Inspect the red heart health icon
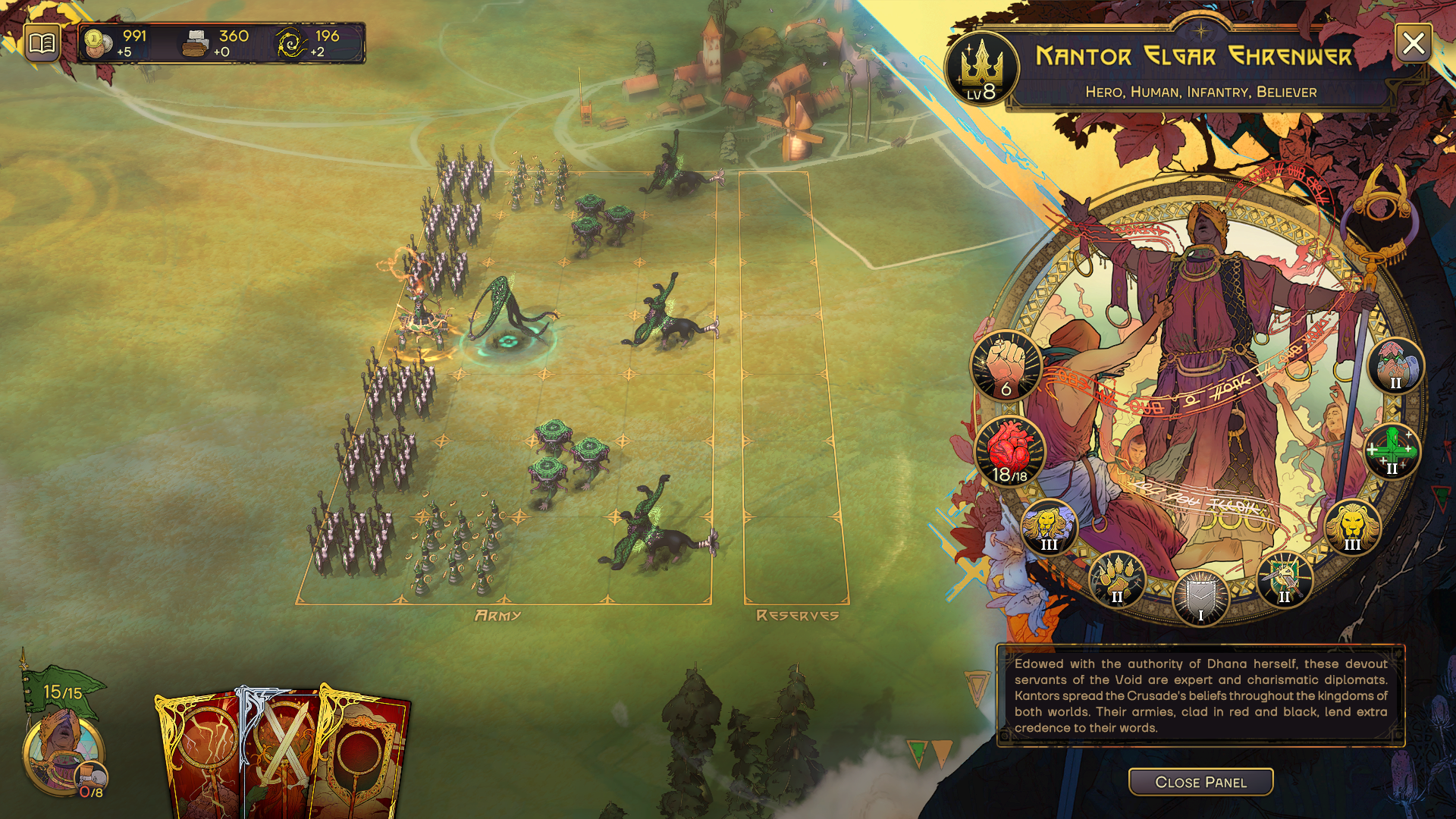1456x819 pixels. coord(1010,453)
